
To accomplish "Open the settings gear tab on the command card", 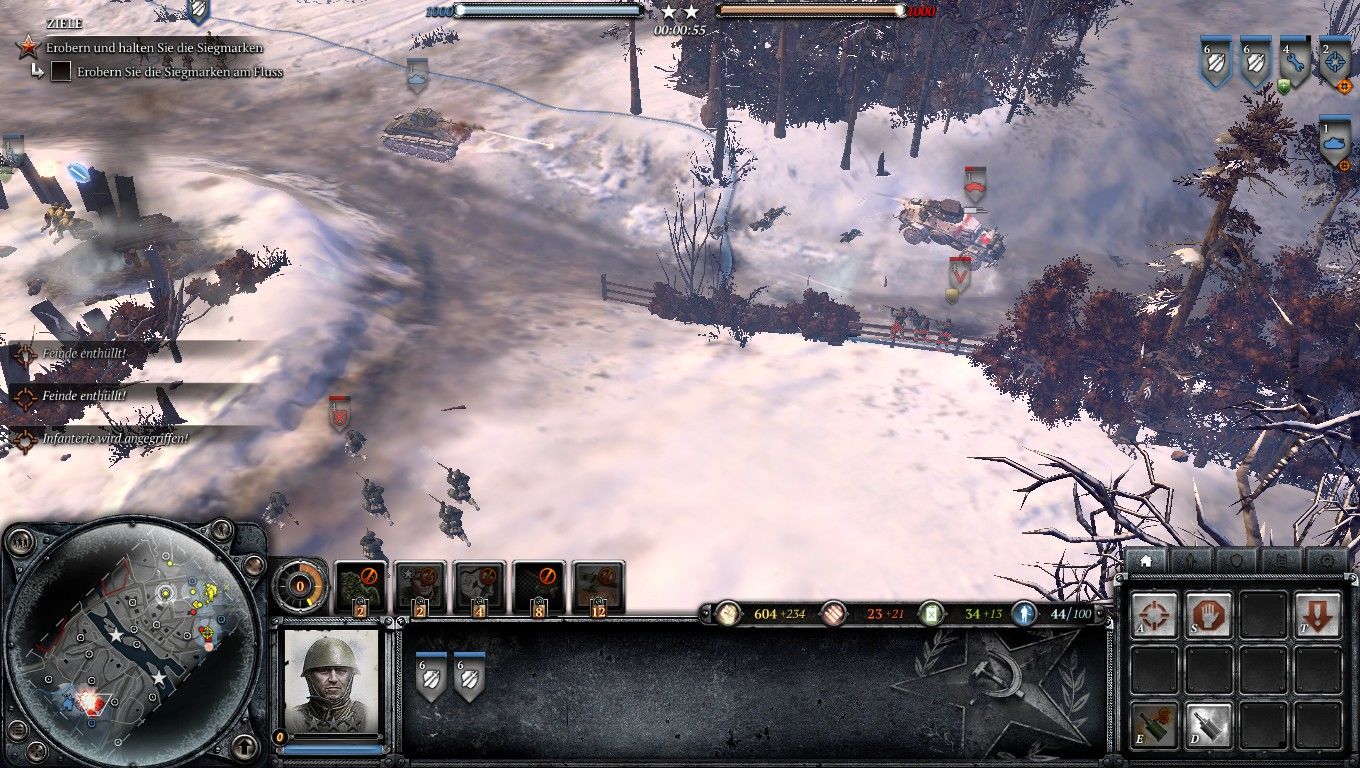I will [x=1328, y=561].
